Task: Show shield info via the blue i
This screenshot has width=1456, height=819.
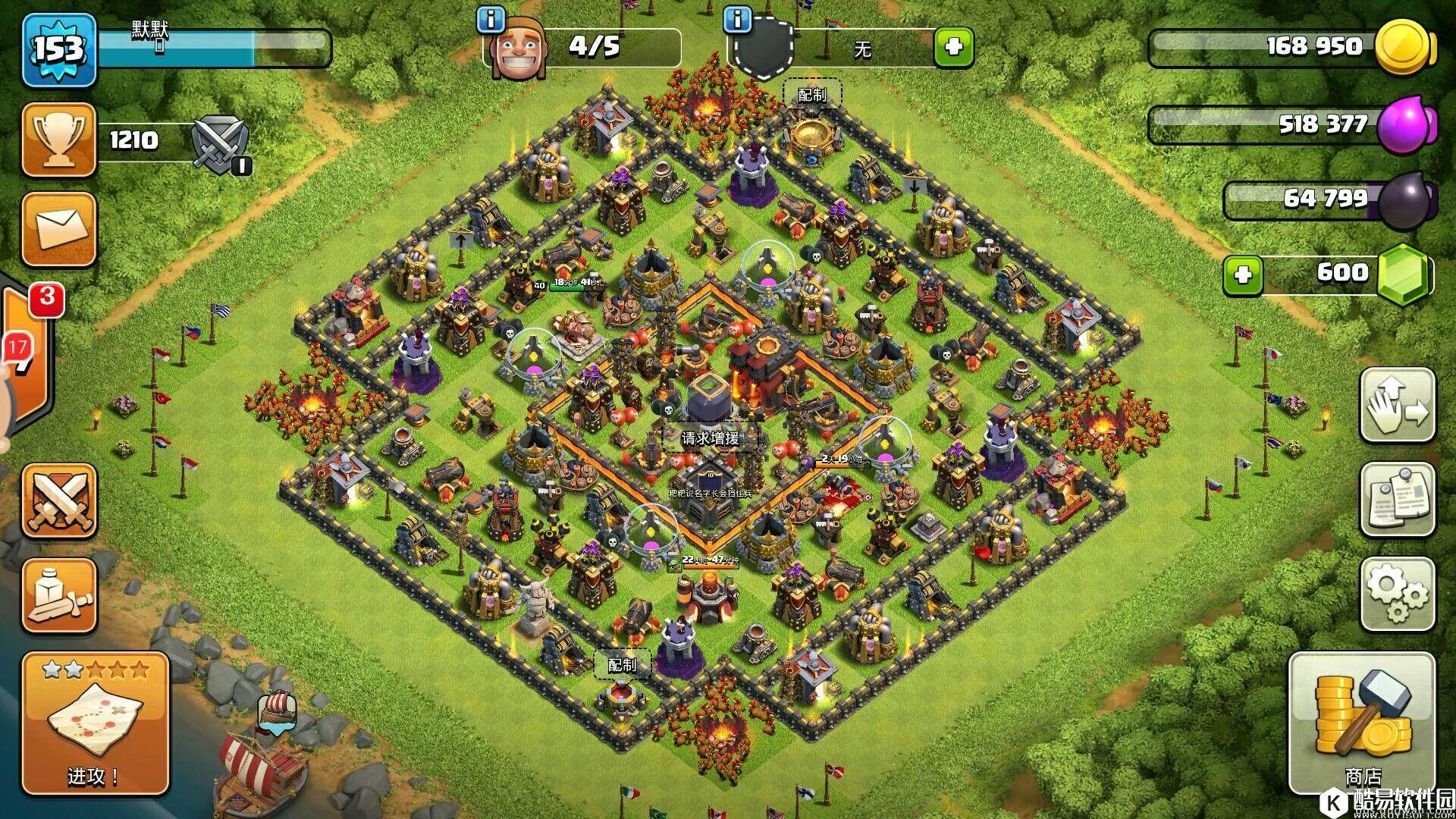Action: tap(737, 20)
